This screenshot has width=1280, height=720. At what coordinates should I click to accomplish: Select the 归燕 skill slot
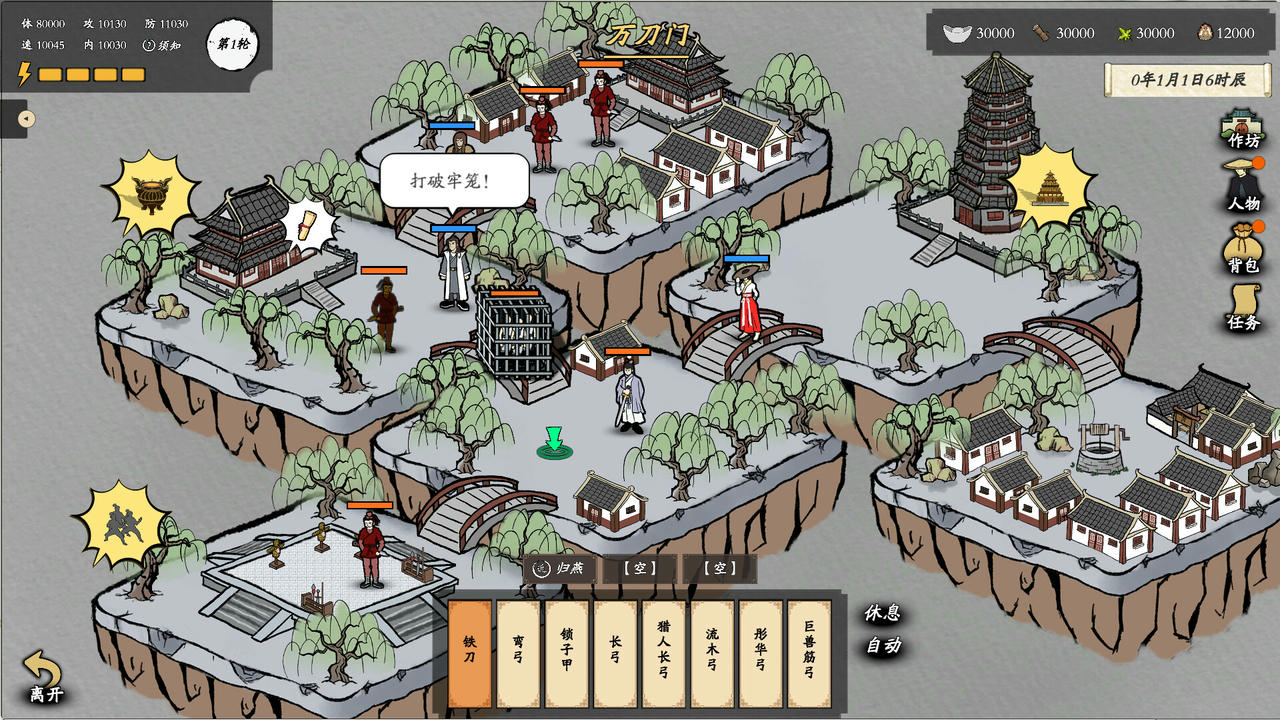pyautogui.click(x=560, y=569)
